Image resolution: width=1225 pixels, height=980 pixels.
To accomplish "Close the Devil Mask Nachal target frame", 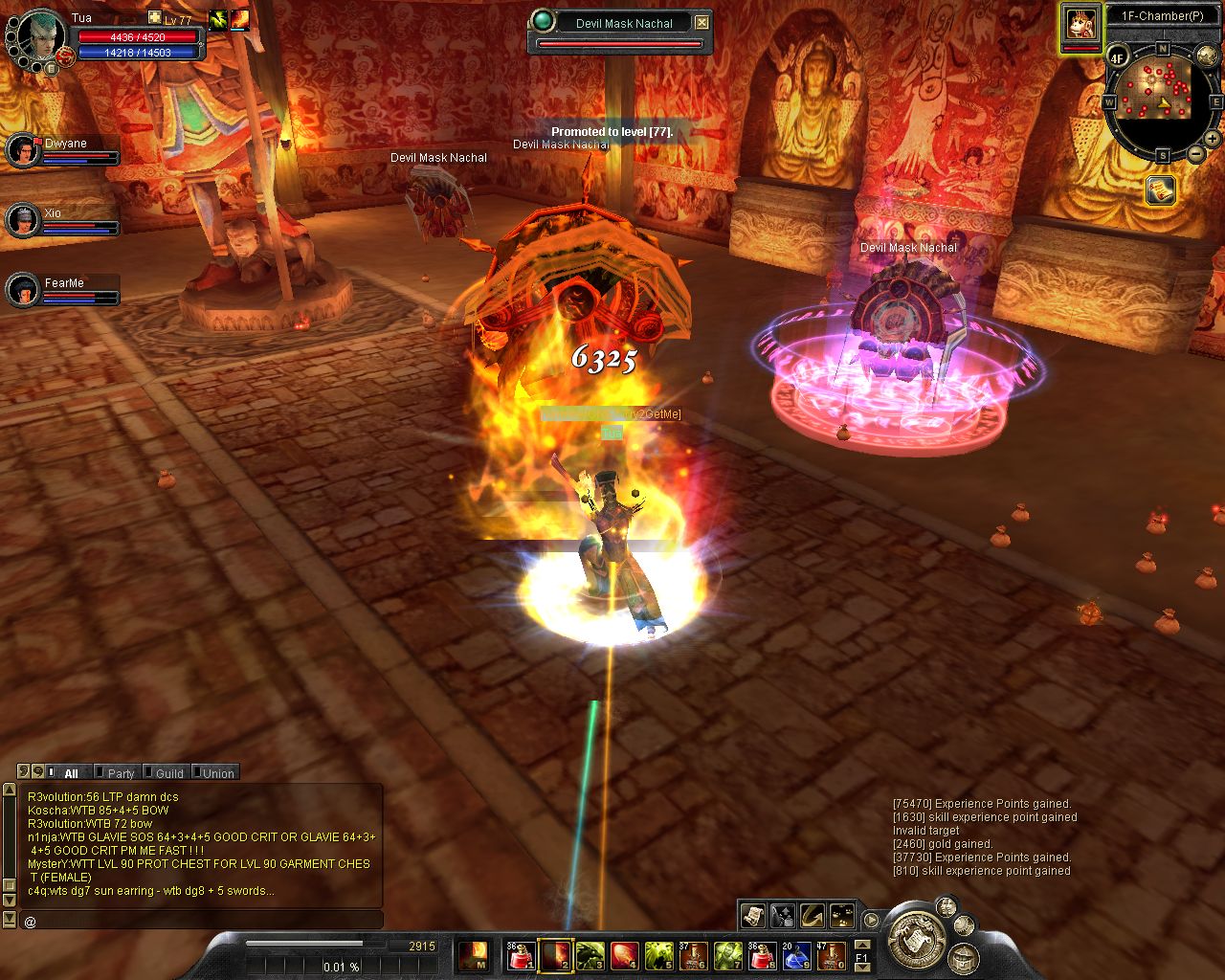I will [702, 22].
